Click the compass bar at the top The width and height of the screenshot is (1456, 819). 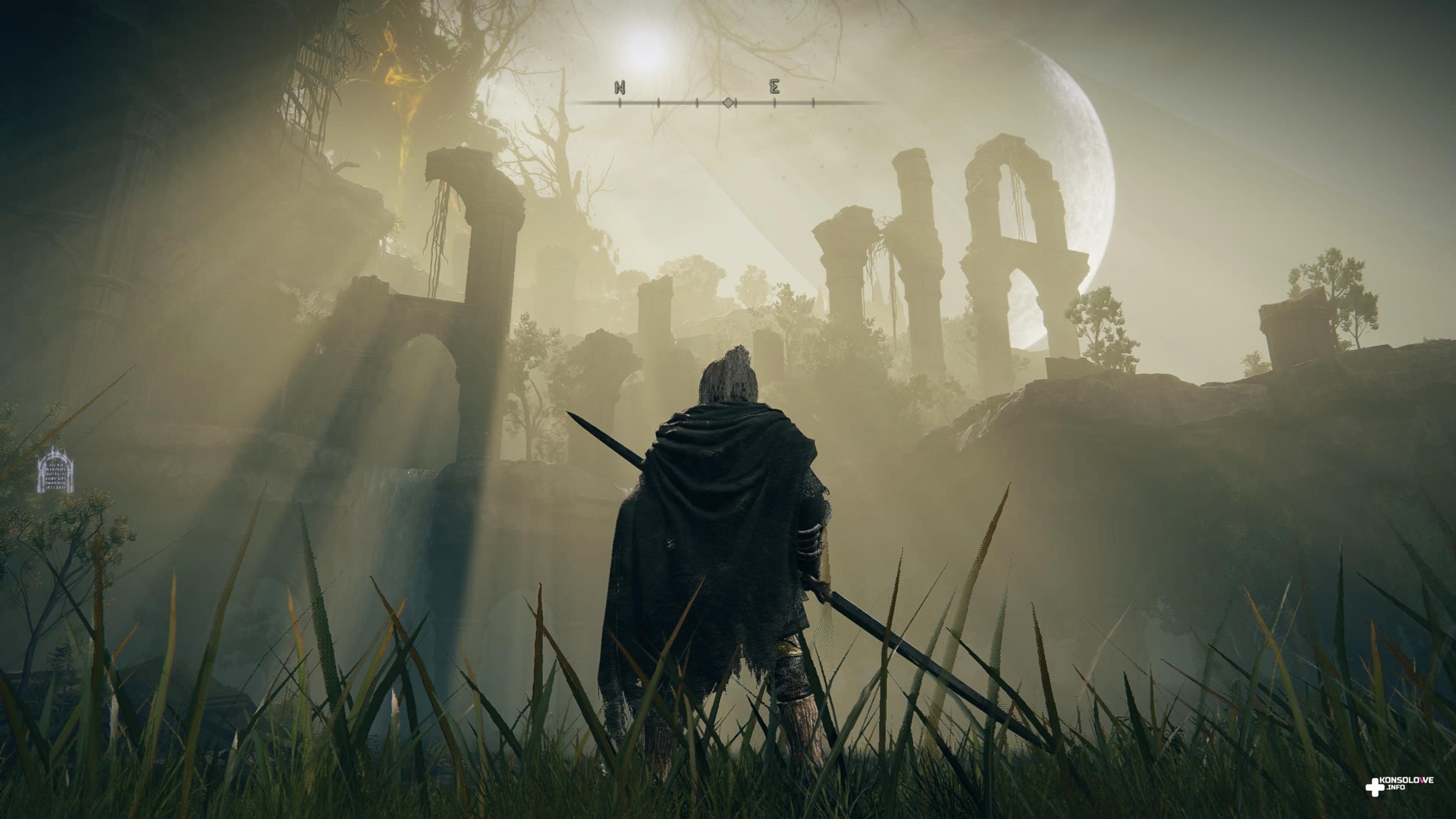point(726,101)
